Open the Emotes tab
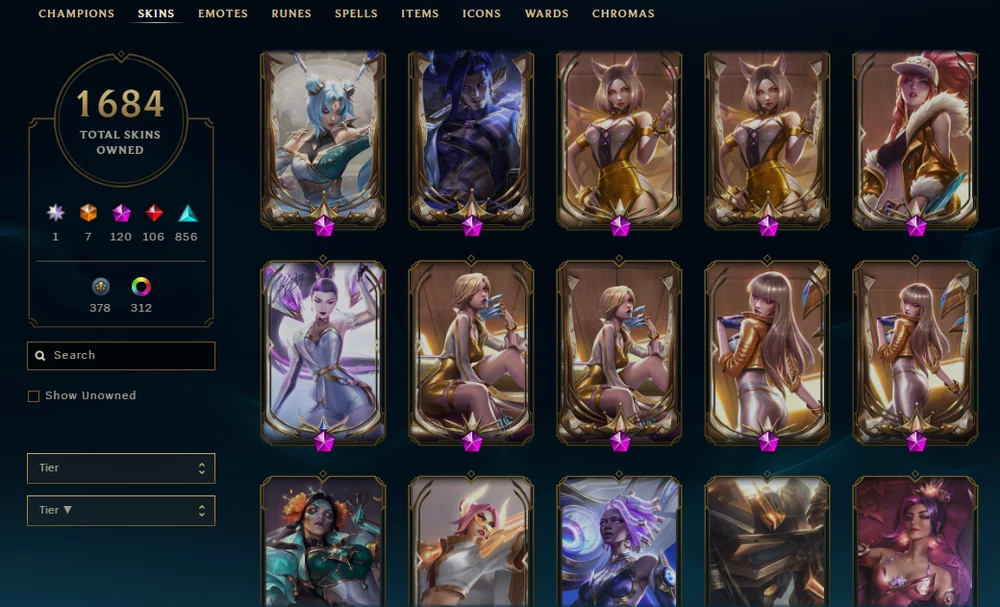 click(x=223, y=14)
